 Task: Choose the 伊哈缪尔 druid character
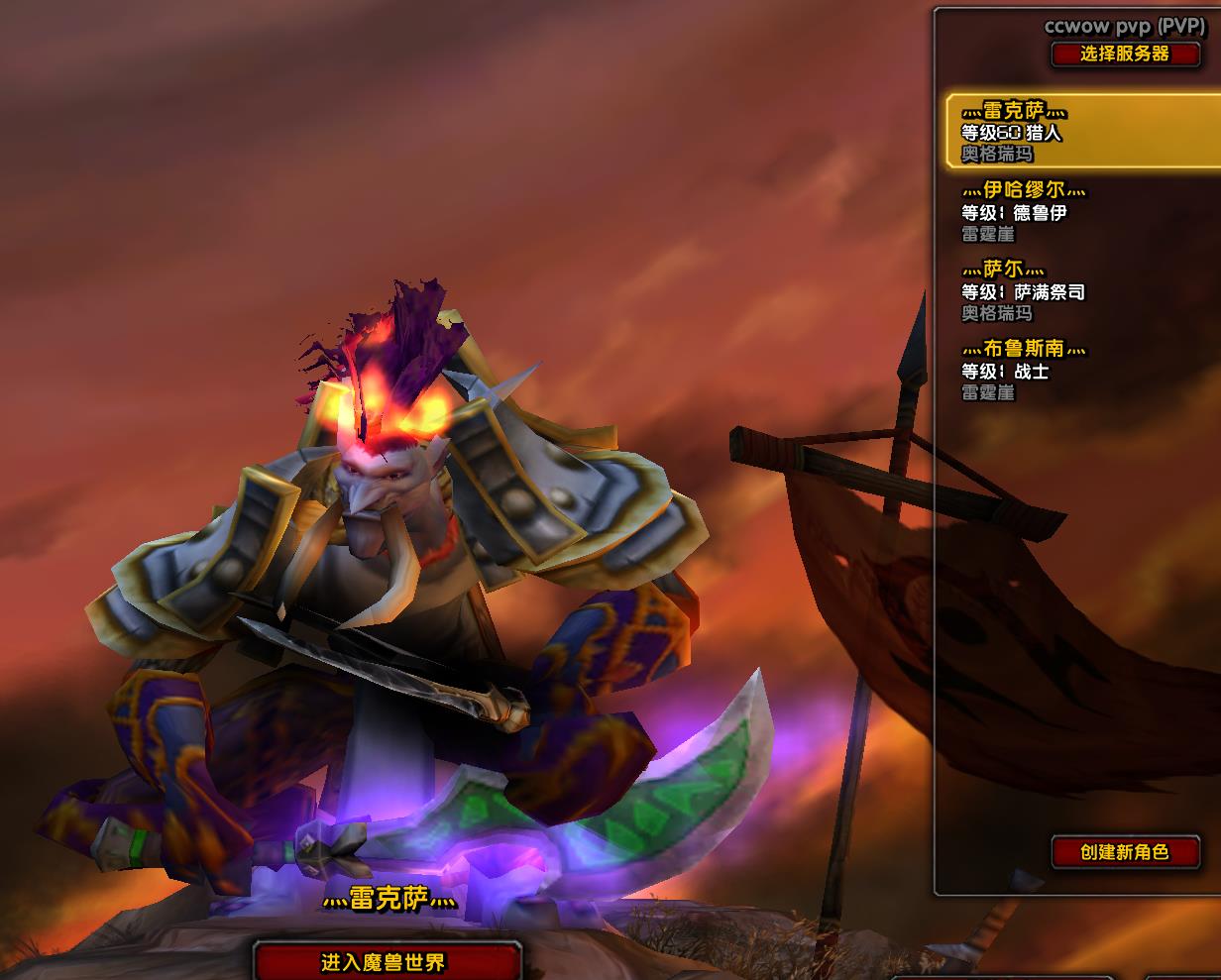point(1070,211)
